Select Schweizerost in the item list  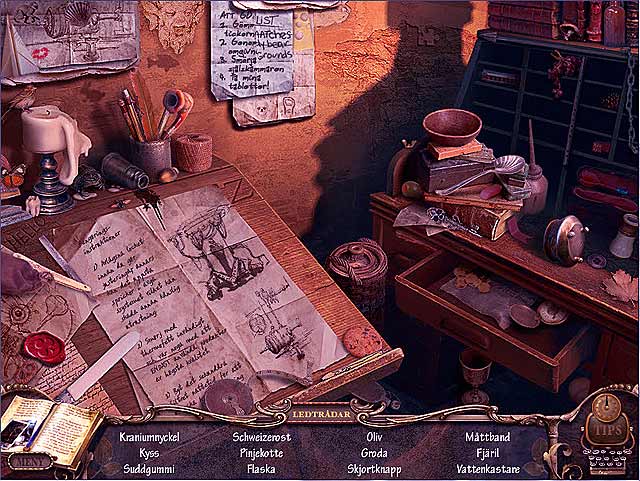coord(262,438)
